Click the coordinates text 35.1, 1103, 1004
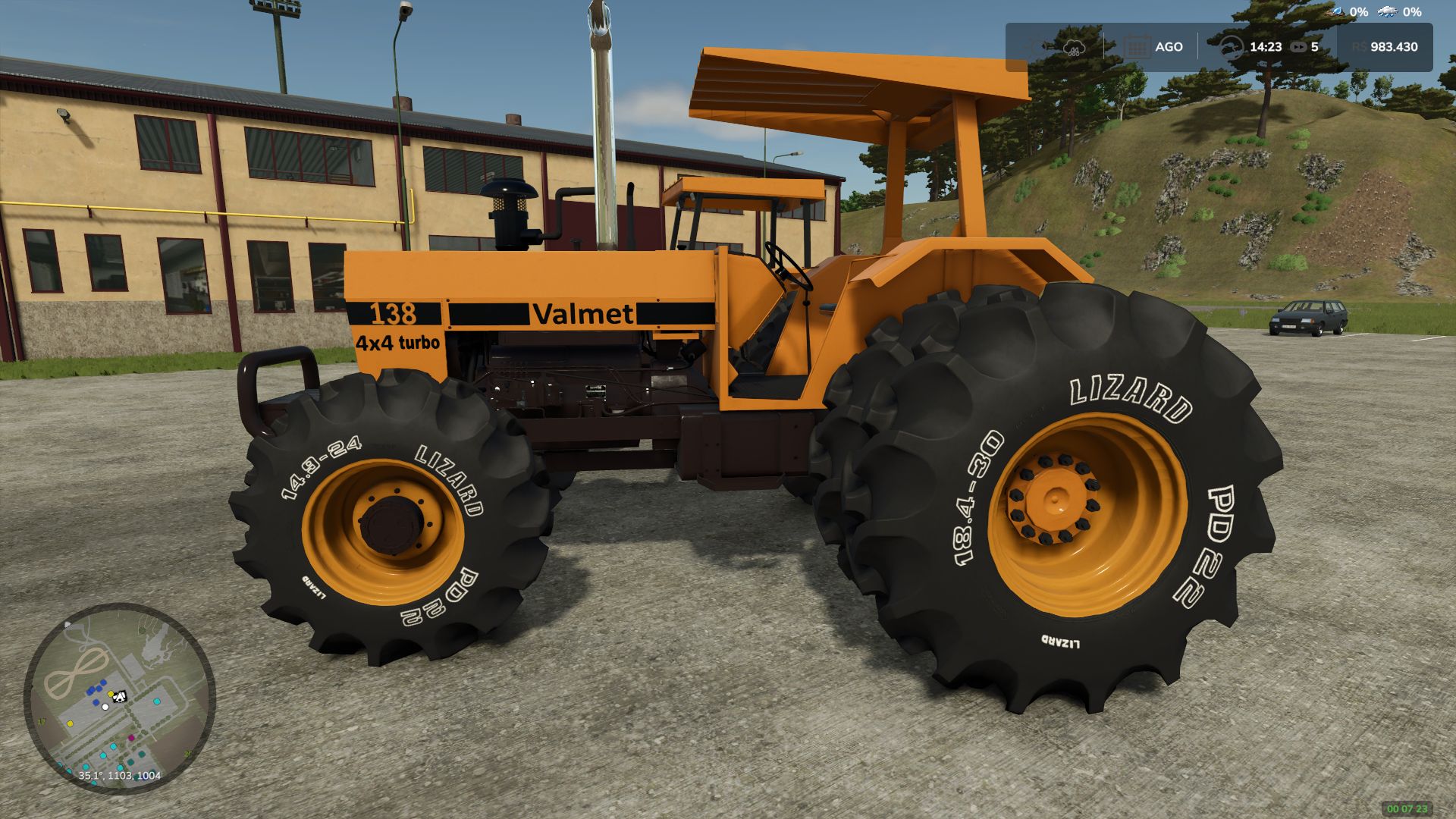The image size is (1456, 819). (120, 776)
